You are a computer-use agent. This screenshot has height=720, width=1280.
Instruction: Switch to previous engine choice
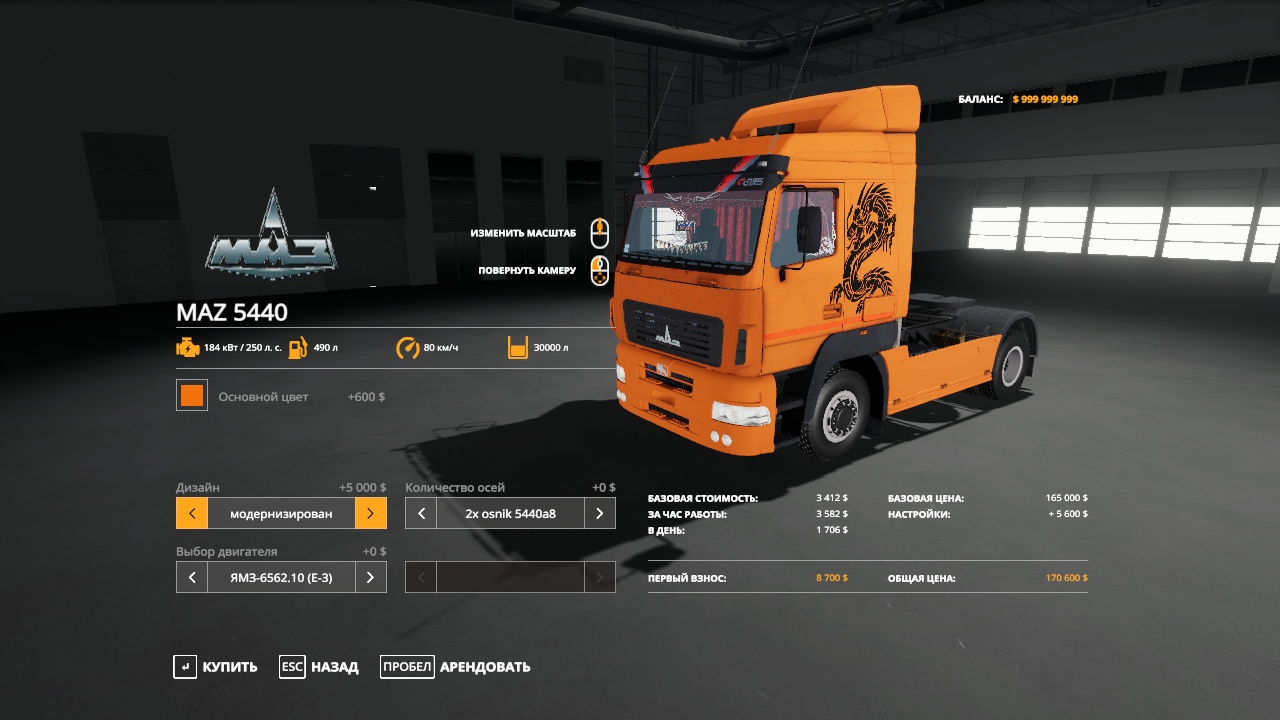coord(192,577)
